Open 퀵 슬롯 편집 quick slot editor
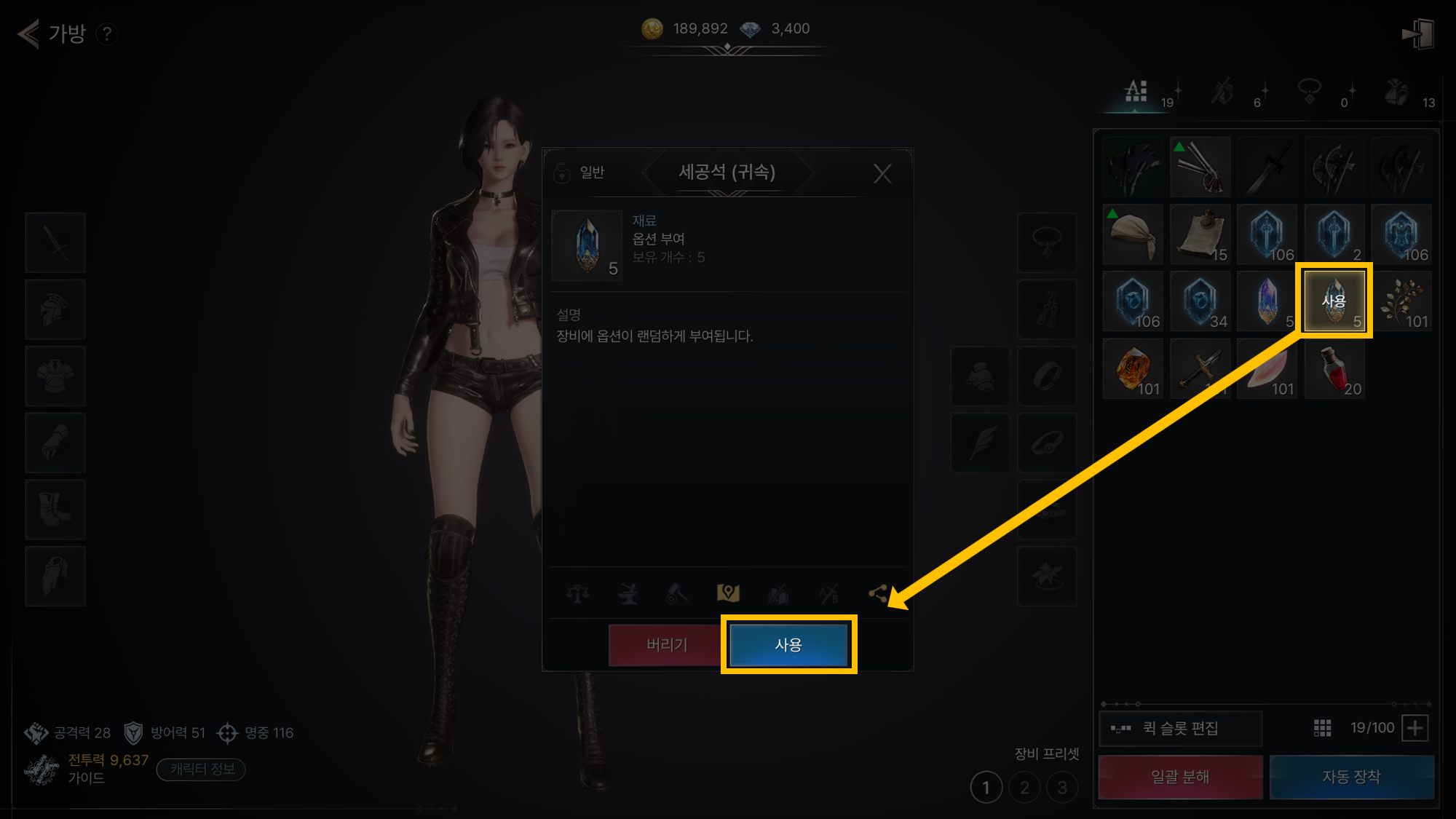Screen dimensions: 1456x819 1179,728
